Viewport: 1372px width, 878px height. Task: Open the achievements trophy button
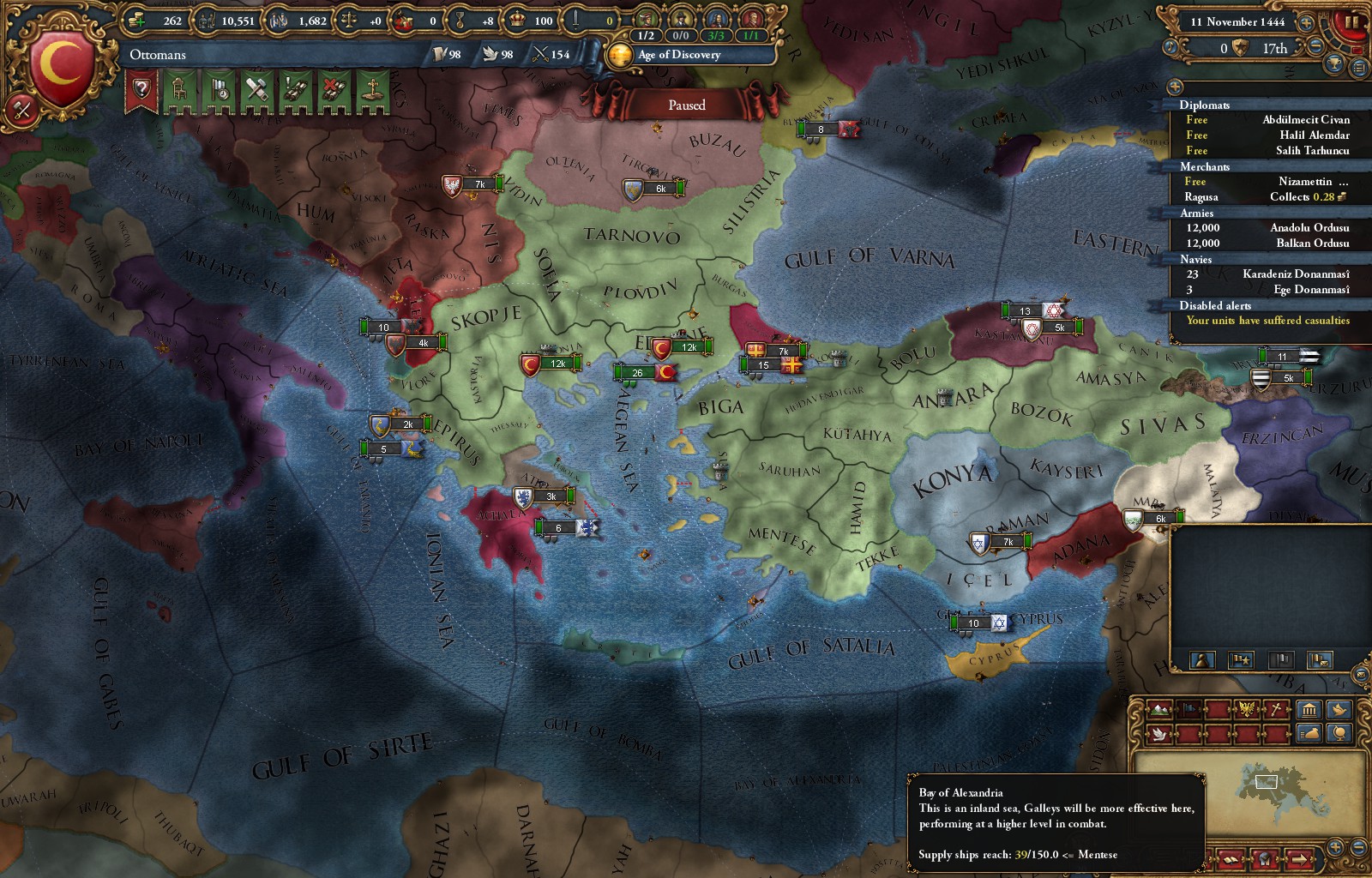coord(1334,63)
